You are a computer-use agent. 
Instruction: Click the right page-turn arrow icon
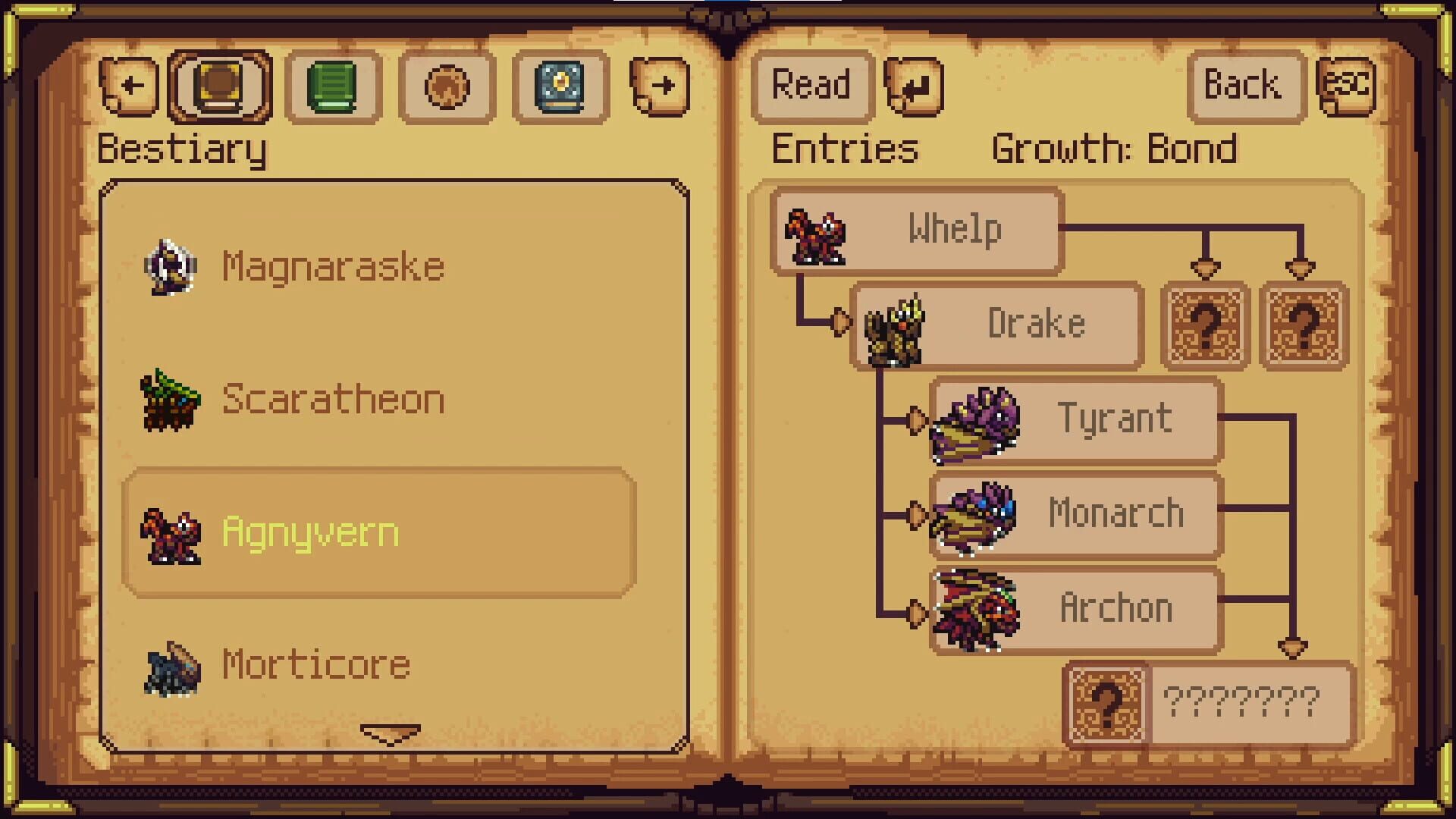point(659,86)
